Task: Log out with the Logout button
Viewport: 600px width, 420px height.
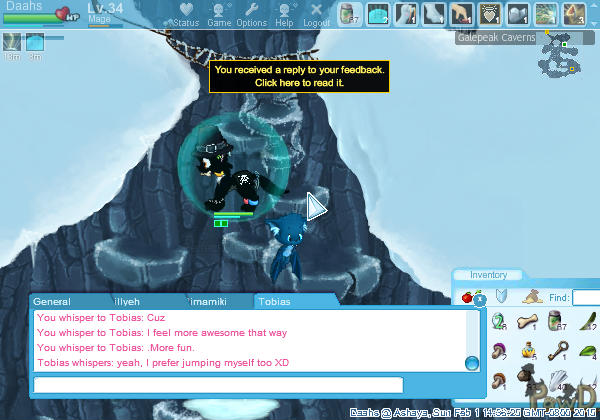Action: pyautogui.click(x=316, y=14)
